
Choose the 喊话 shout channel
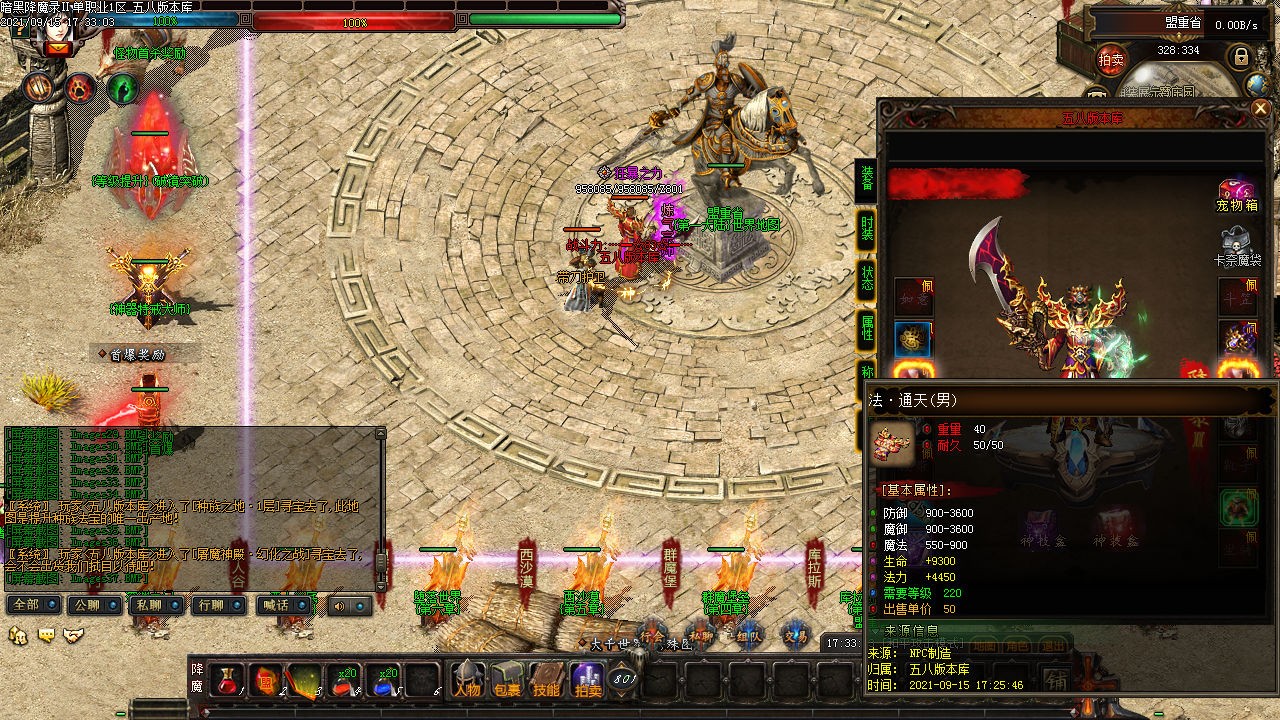tap(282, 605)
